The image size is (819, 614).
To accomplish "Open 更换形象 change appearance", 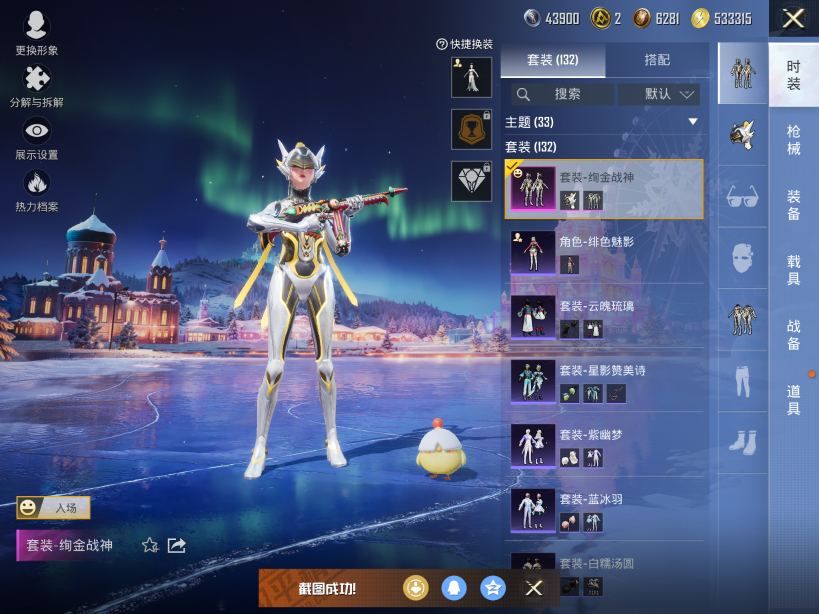I will [36, 33].
